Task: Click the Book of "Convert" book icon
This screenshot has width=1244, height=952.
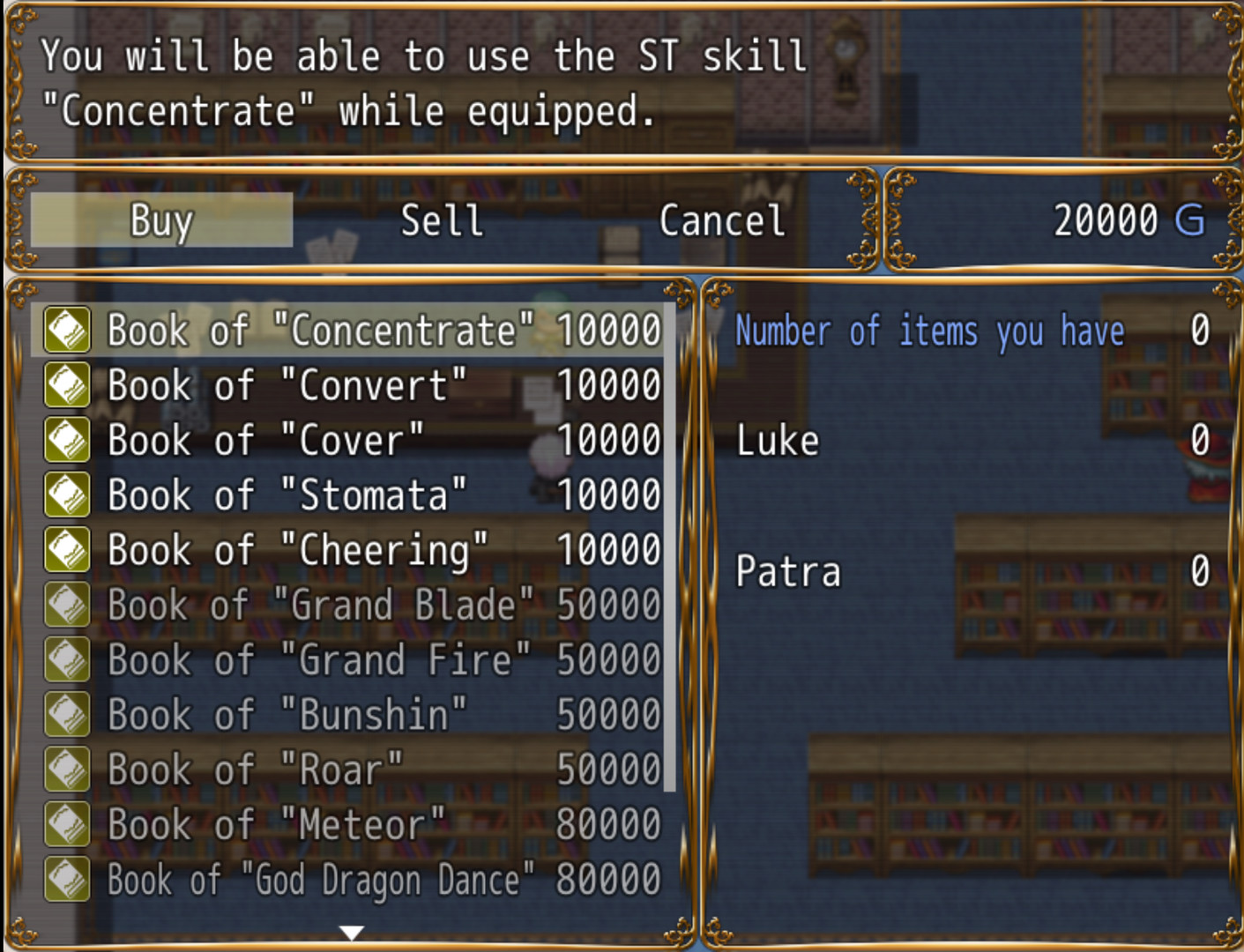Action: (66, 385)
